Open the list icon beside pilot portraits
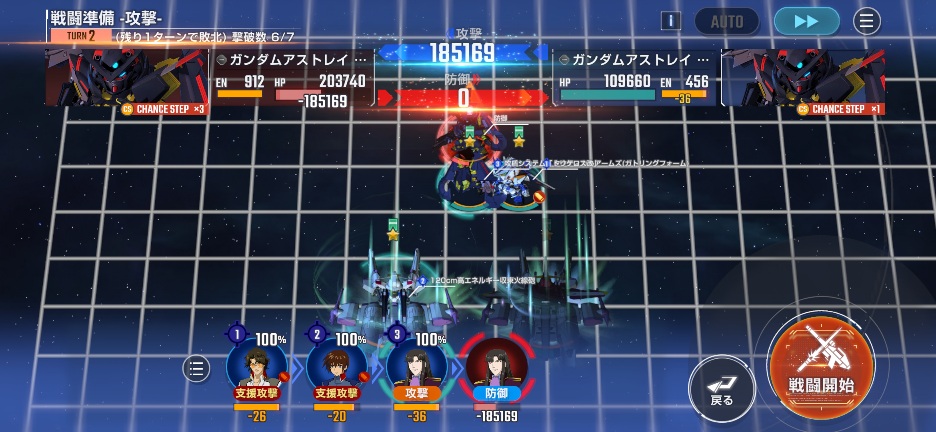 (196, 368)
